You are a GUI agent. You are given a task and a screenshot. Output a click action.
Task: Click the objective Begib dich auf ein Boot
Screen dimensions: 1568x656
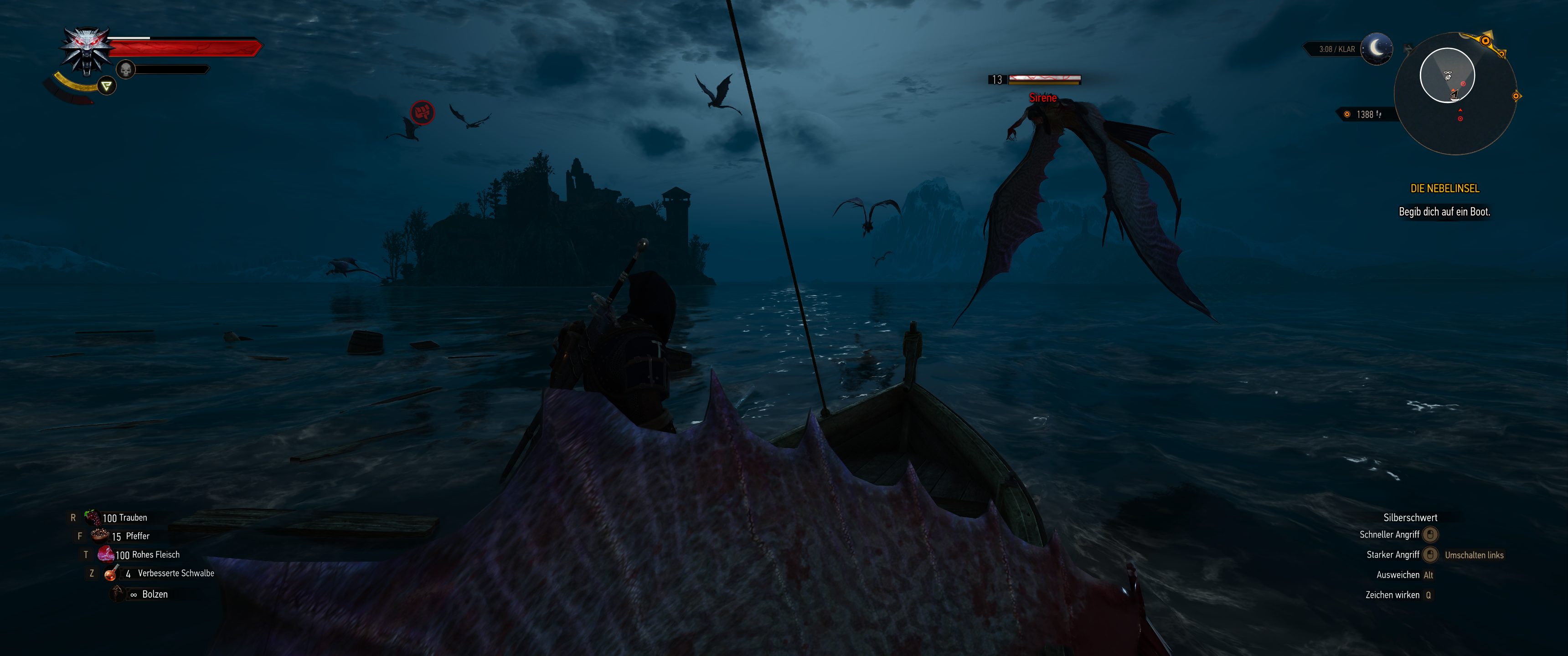click(1444, 214)
